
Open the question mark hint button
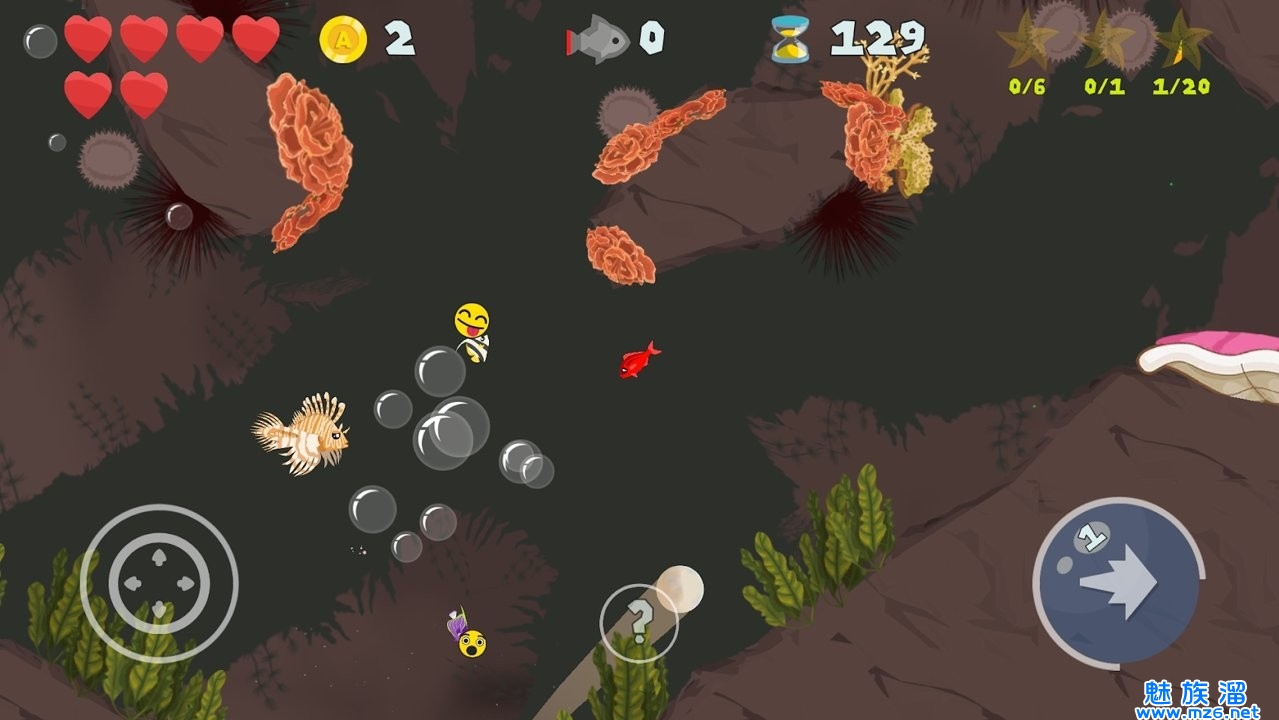639,622
